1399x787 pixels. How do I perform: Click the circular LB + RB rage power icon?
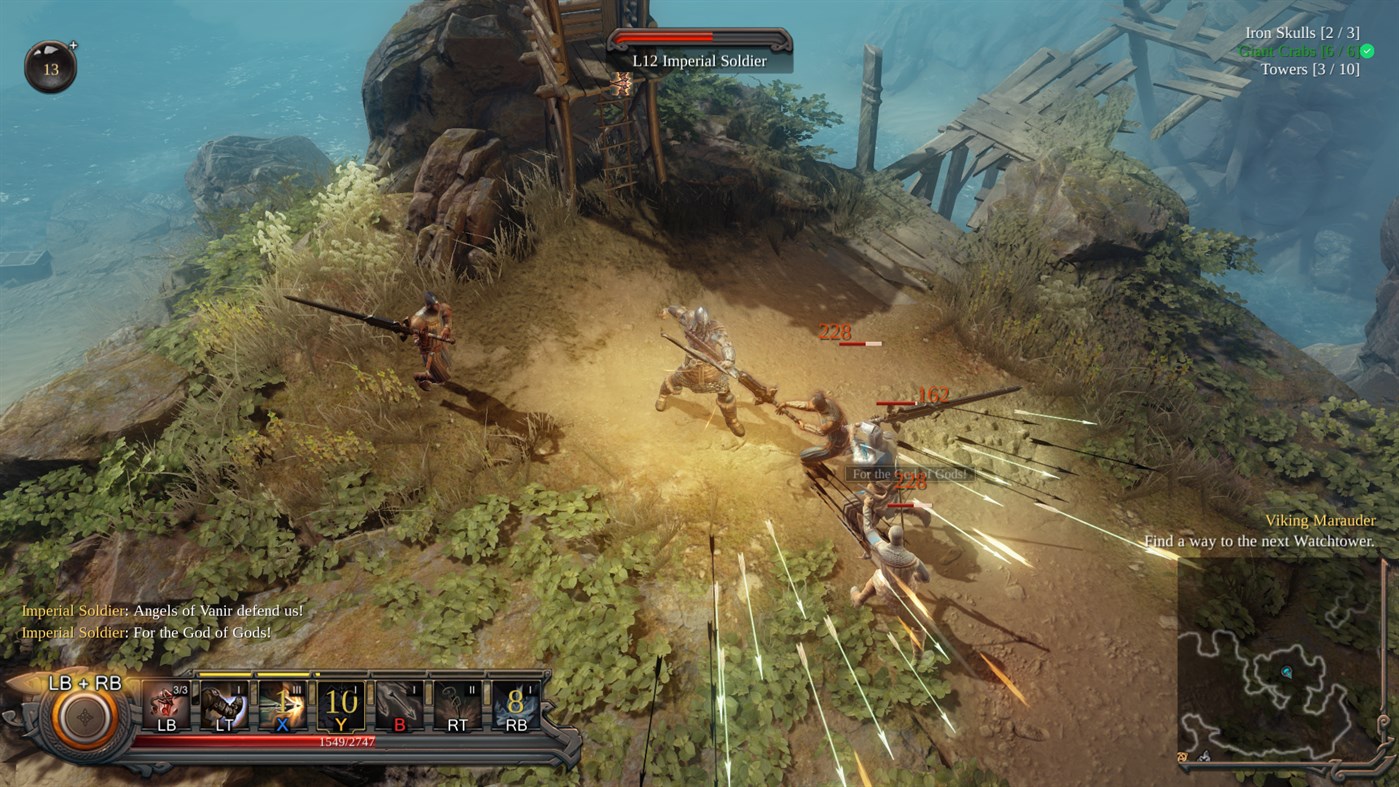pyautogui.click(x=85, y=720)
